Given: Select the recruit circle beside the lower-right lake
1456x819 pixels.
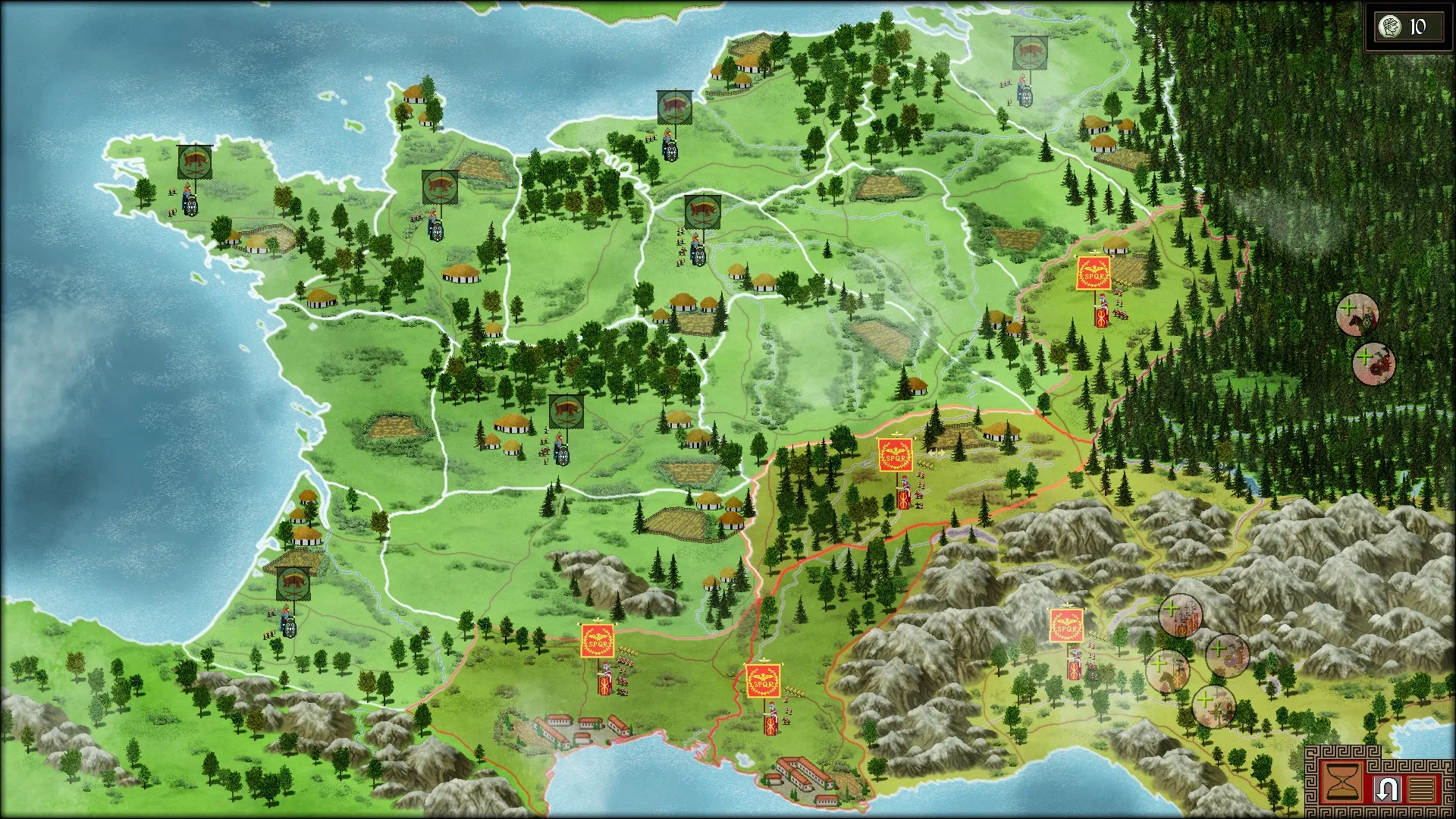Looking at the screenshot, I should point(1213,706).
